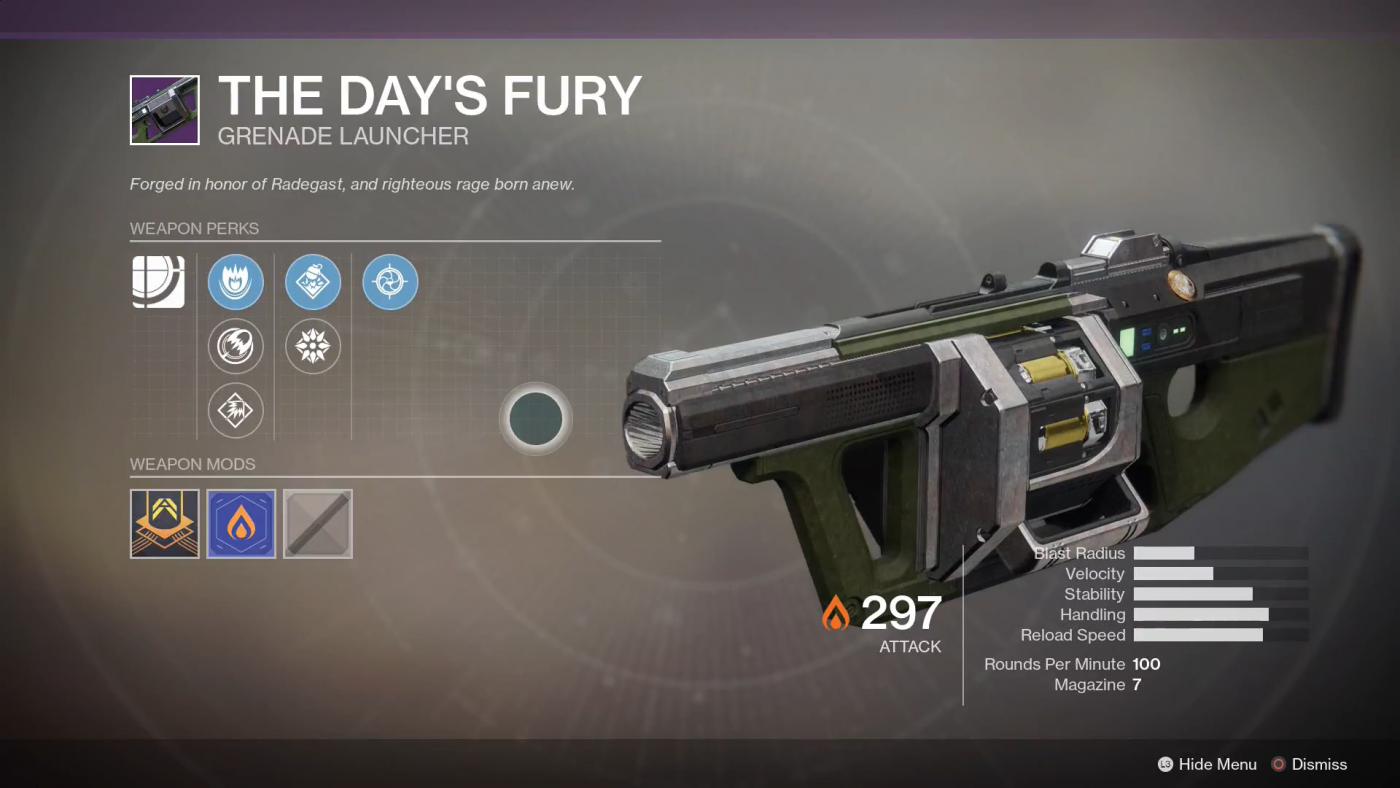Expand the Weapon Perks section header
The image size is (1400, 788).
pos(194,228)
